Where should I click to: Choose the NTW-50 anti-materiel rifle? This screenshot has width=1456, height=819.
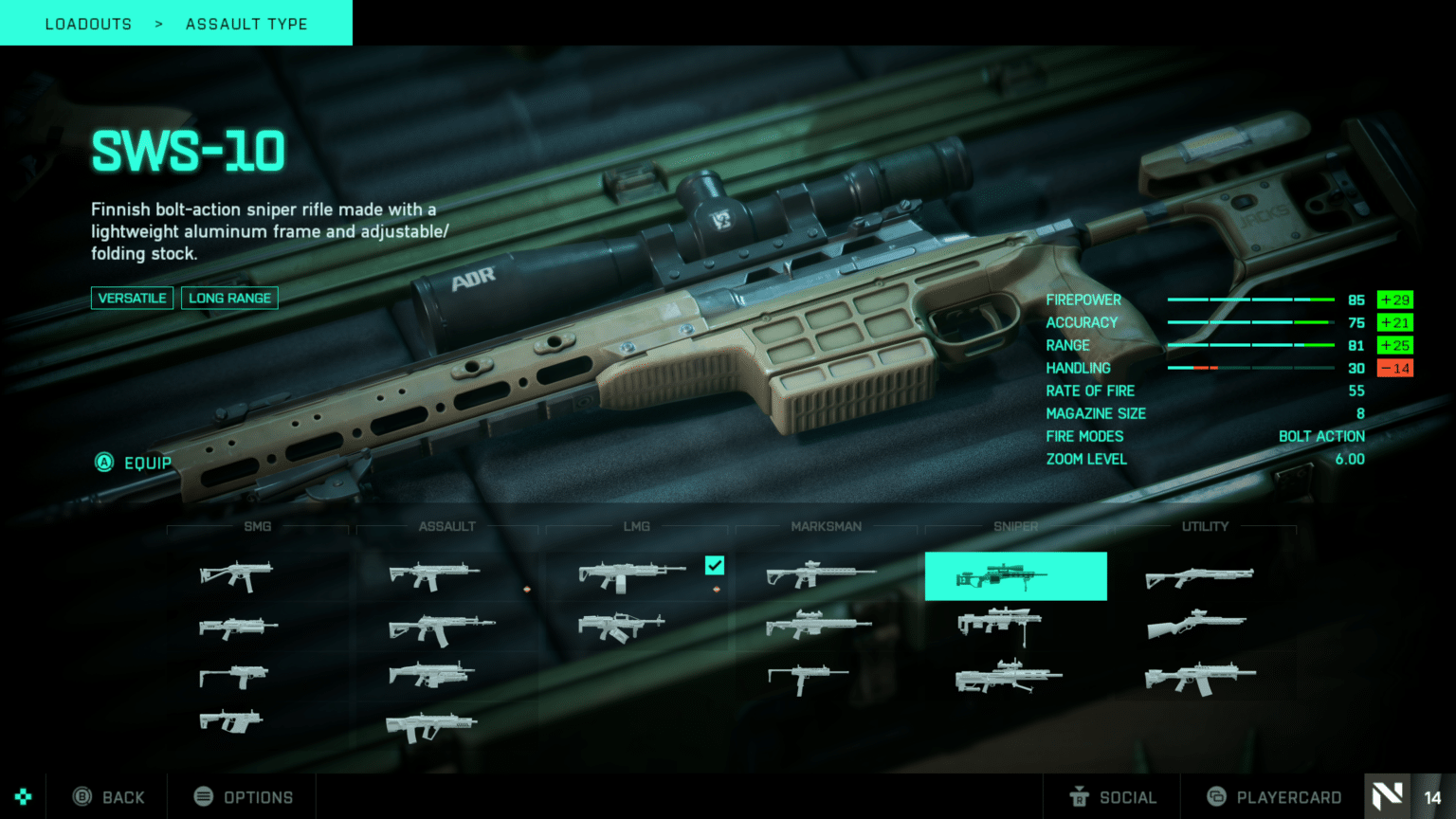pos(1009,676)
